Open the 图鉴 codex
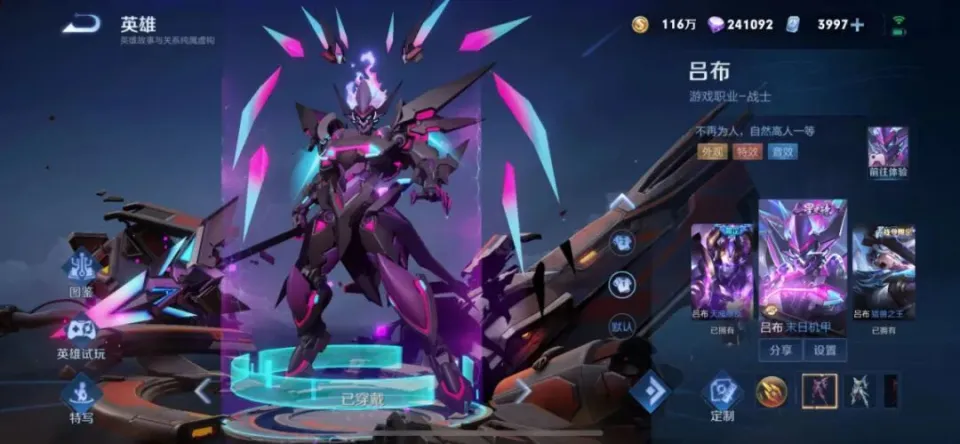Screen dimensions: 960x444 pos(81,274)
